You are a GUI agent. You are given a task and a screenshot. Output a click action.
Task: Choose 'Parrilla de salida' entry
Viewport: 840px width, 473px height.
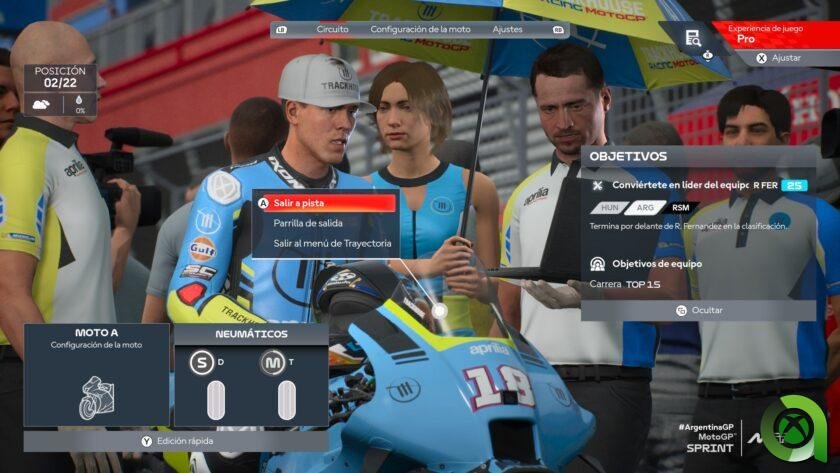click(x=308, y=223)
